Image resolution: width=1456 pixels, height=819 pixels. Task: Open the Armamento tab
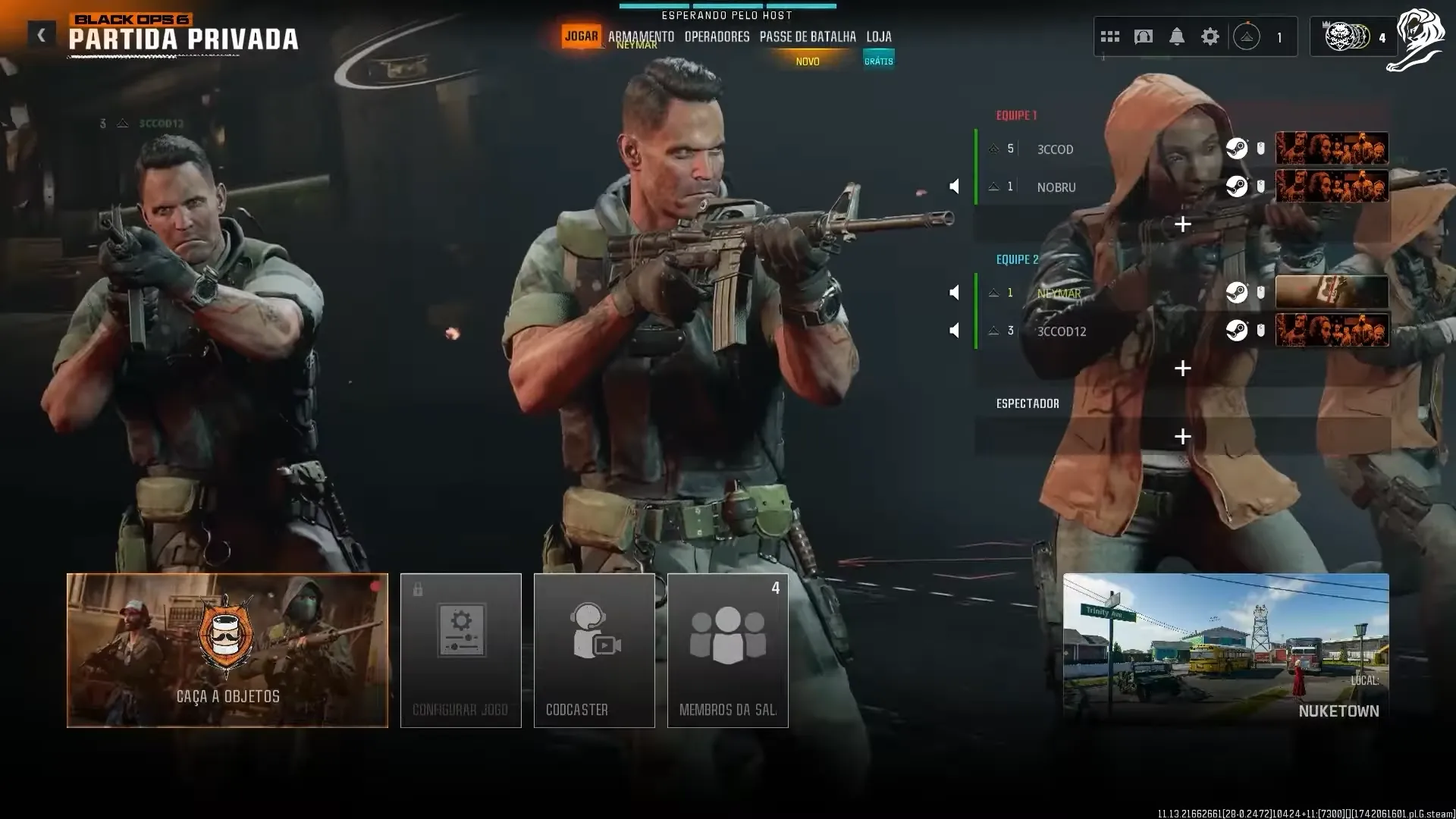(x=641, y=36)
